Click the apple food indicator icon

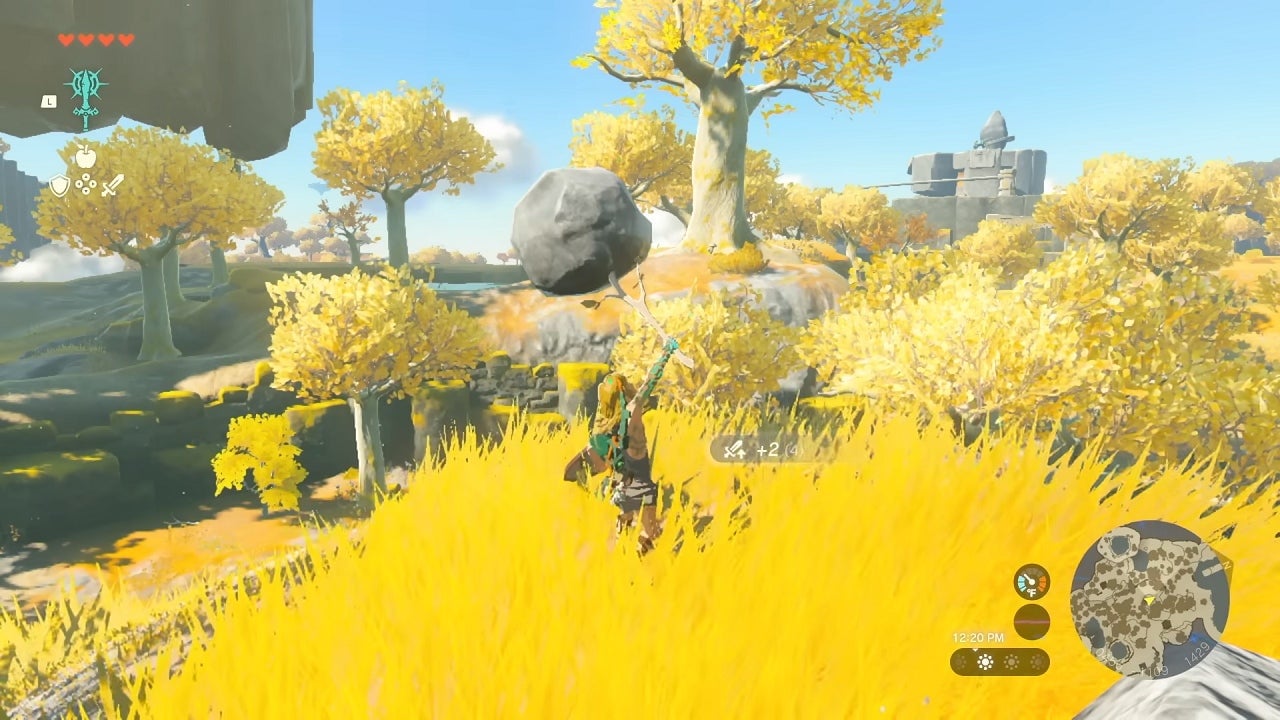pyautogui.click(x=86, y=156)
